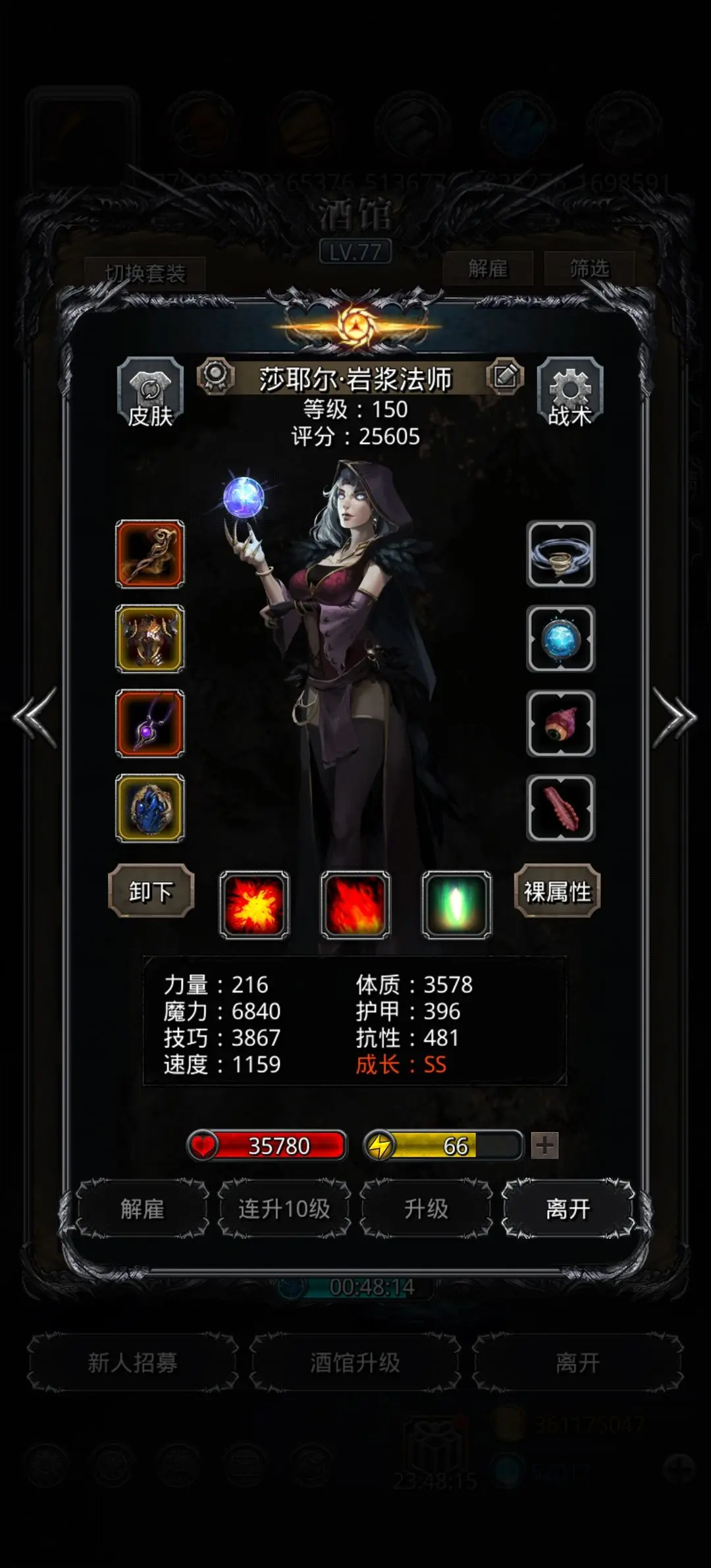Select the eyeball item slot
Image resolution: width=711 pixels, height=1568 pixels.
tap(561, 723)
